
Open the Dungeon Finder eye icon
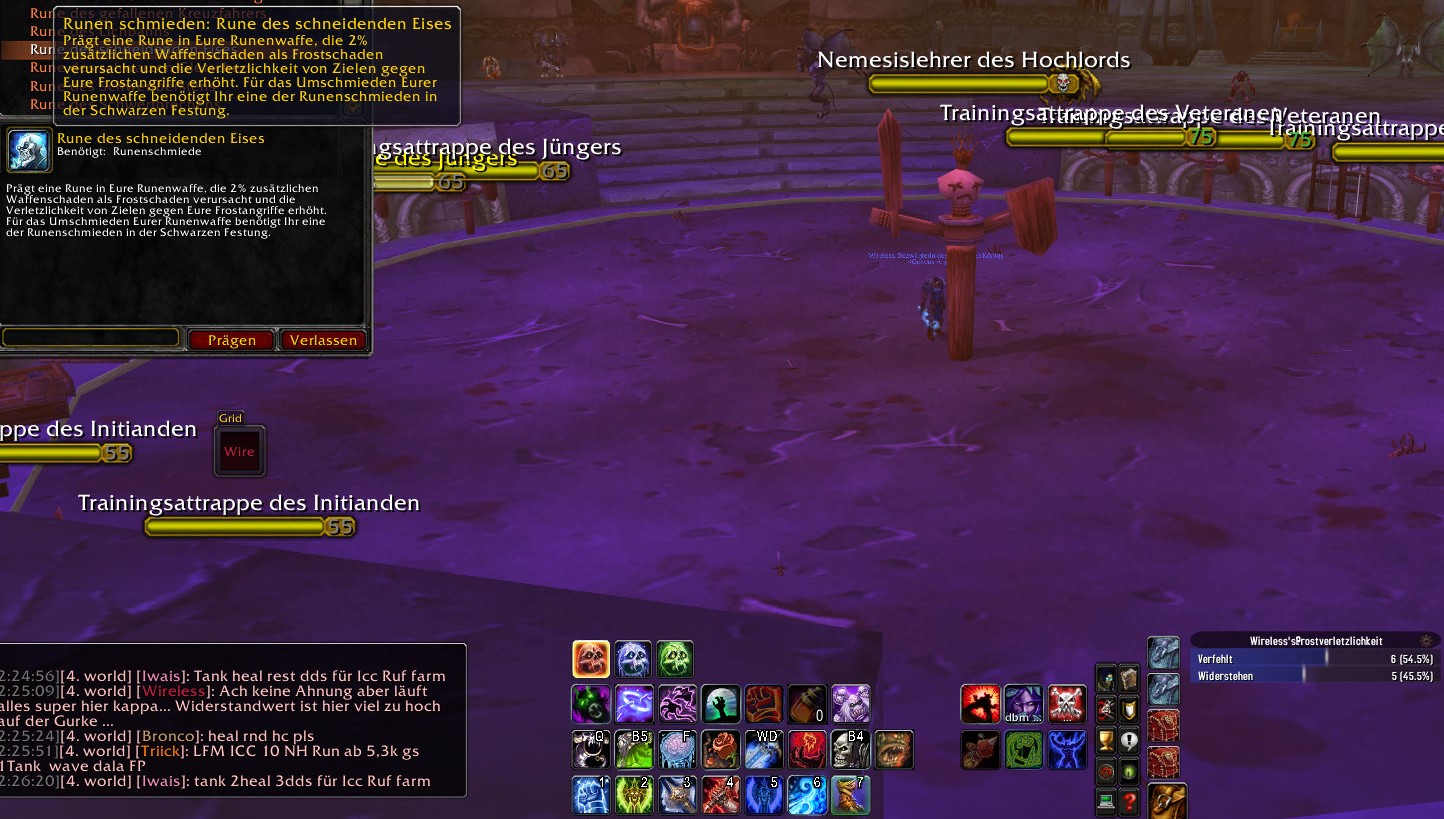click(x=1127, y=772)
